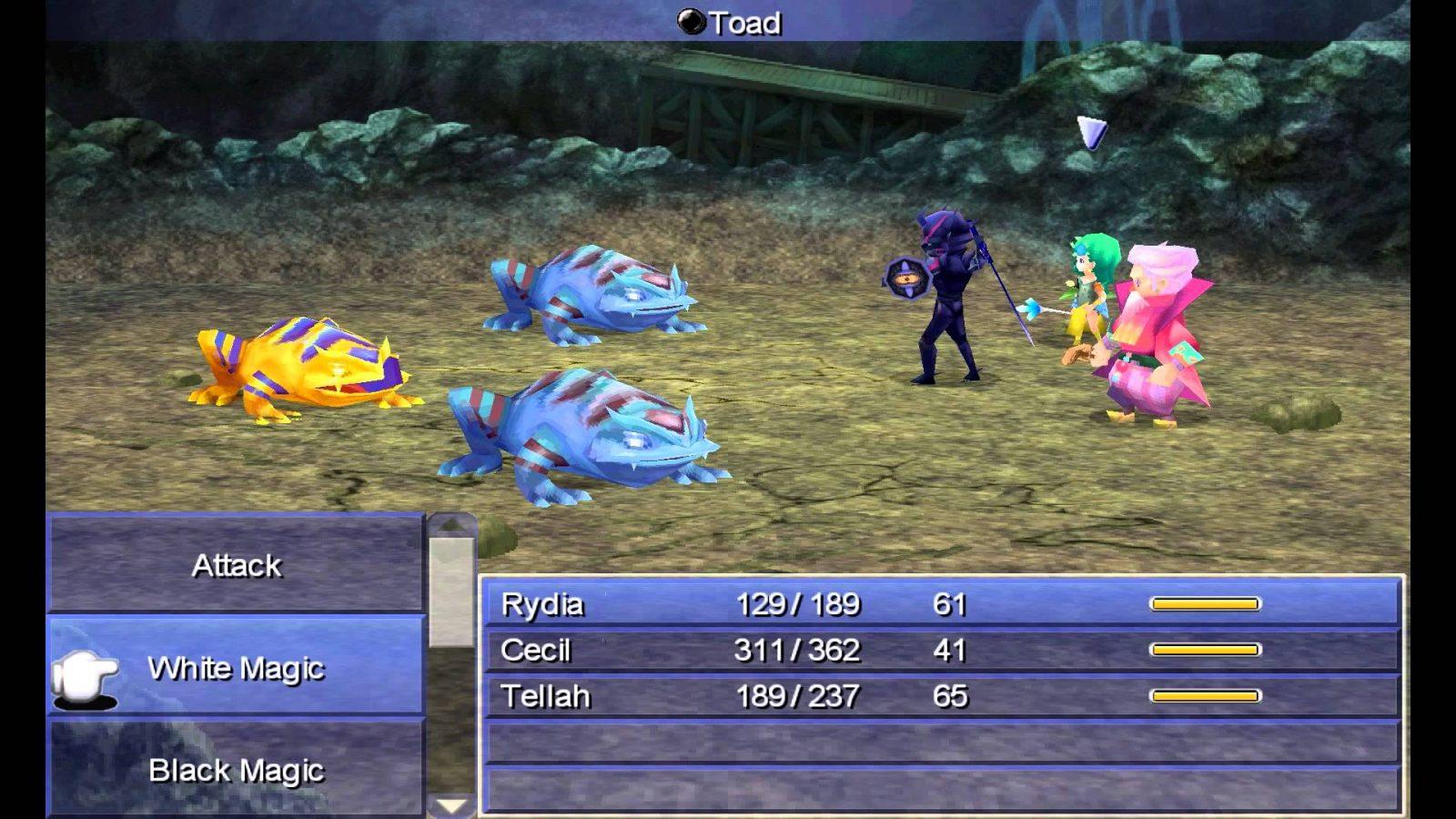Select Rydia's party status row
Image resolution: width=1456 pixels, height=819 pixels.
pyautogui.click(x=941, y=604)
